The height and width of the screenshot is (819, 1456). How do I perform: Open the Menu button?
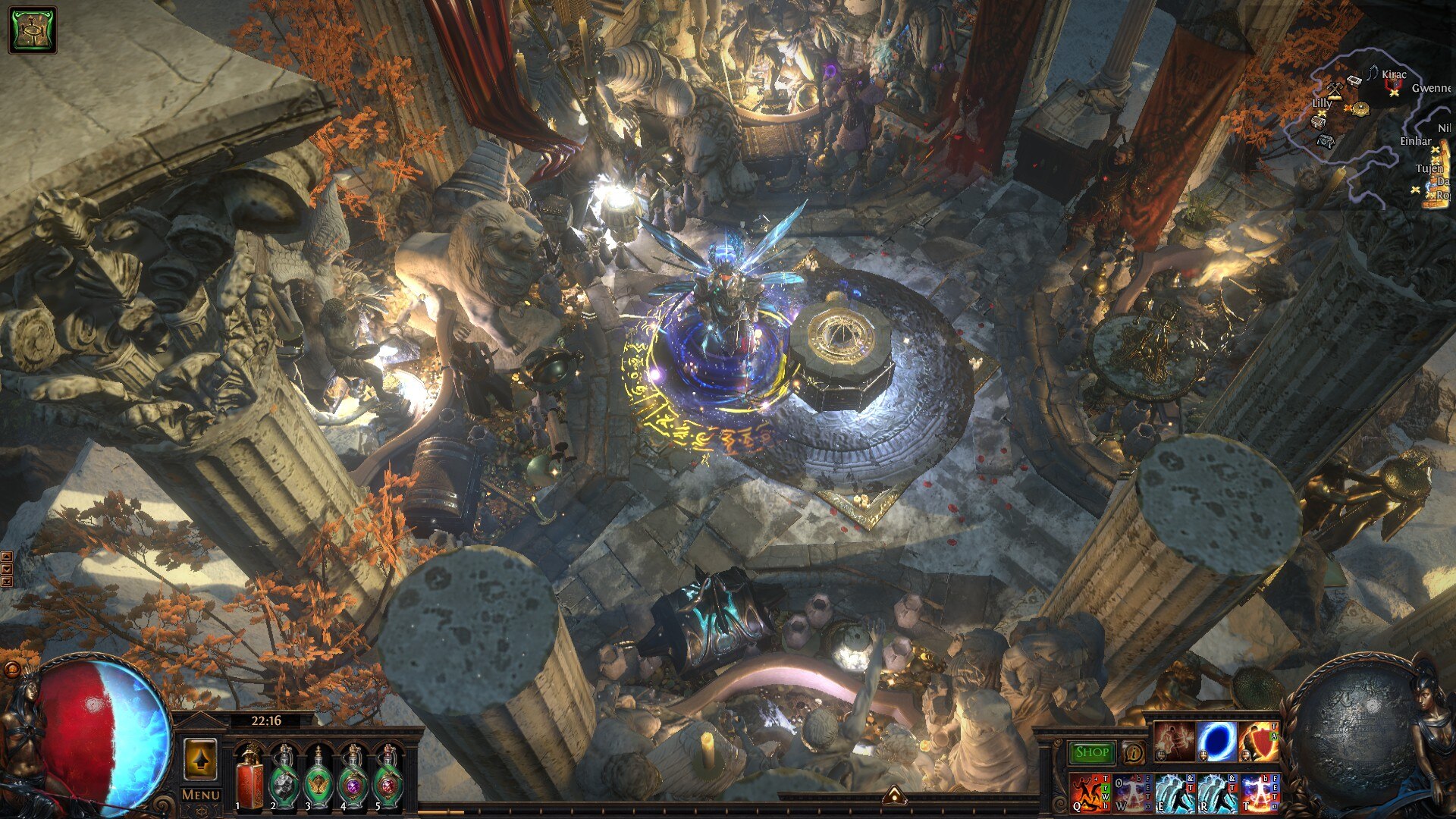click(x=201, y=795)
